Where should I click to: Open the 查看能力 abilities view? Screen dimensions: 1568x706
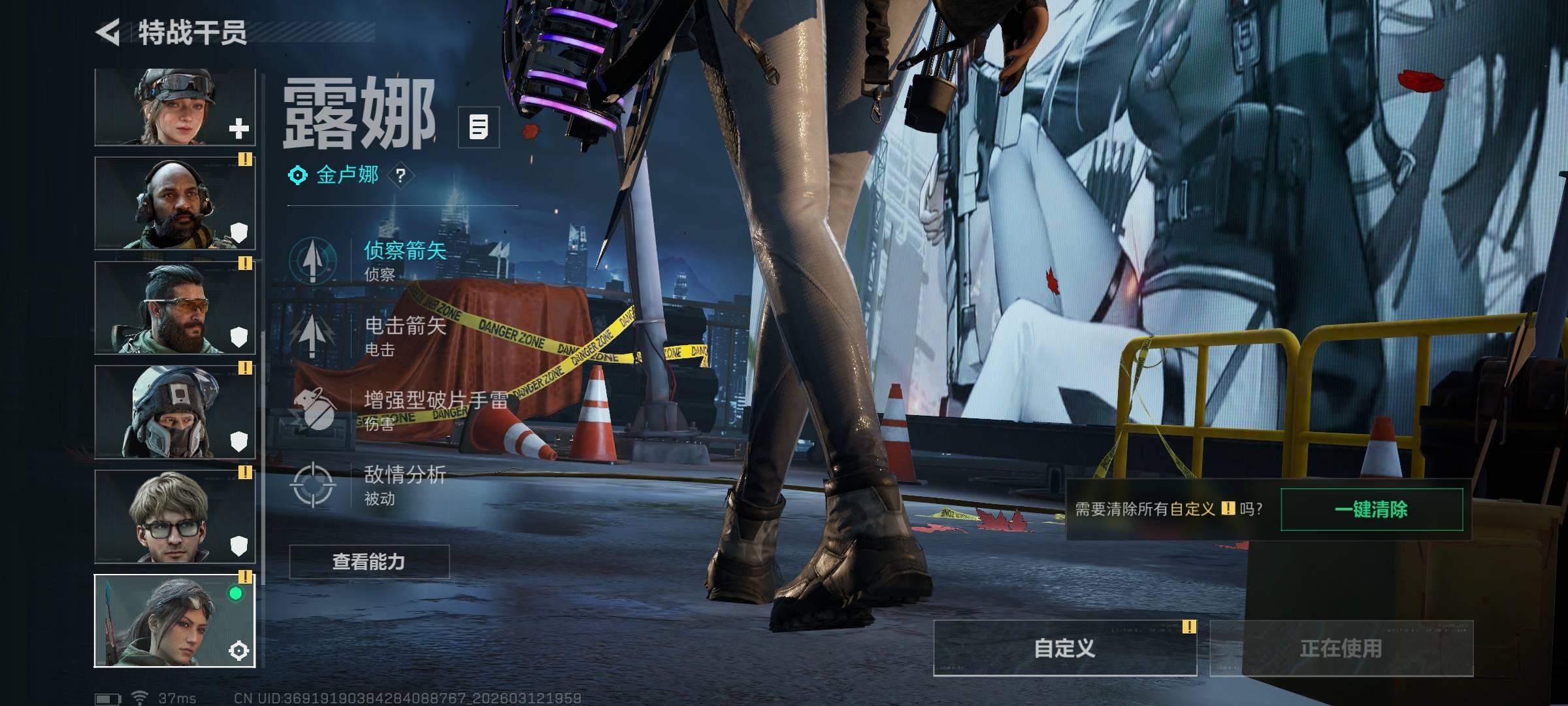(x=369, y=562)
